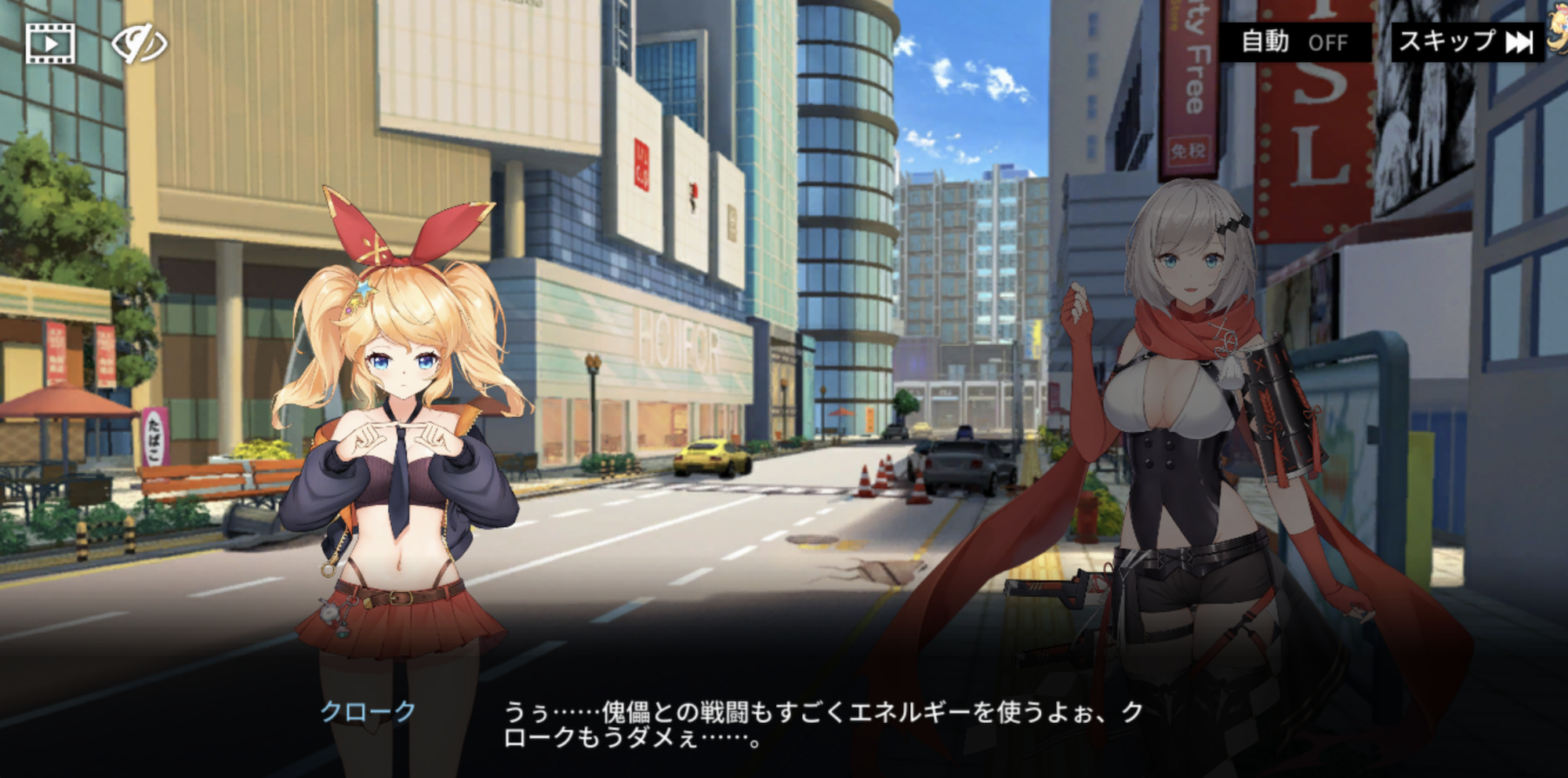Tap the fast-forward icon next to スキップ

tap(1519, 43)
